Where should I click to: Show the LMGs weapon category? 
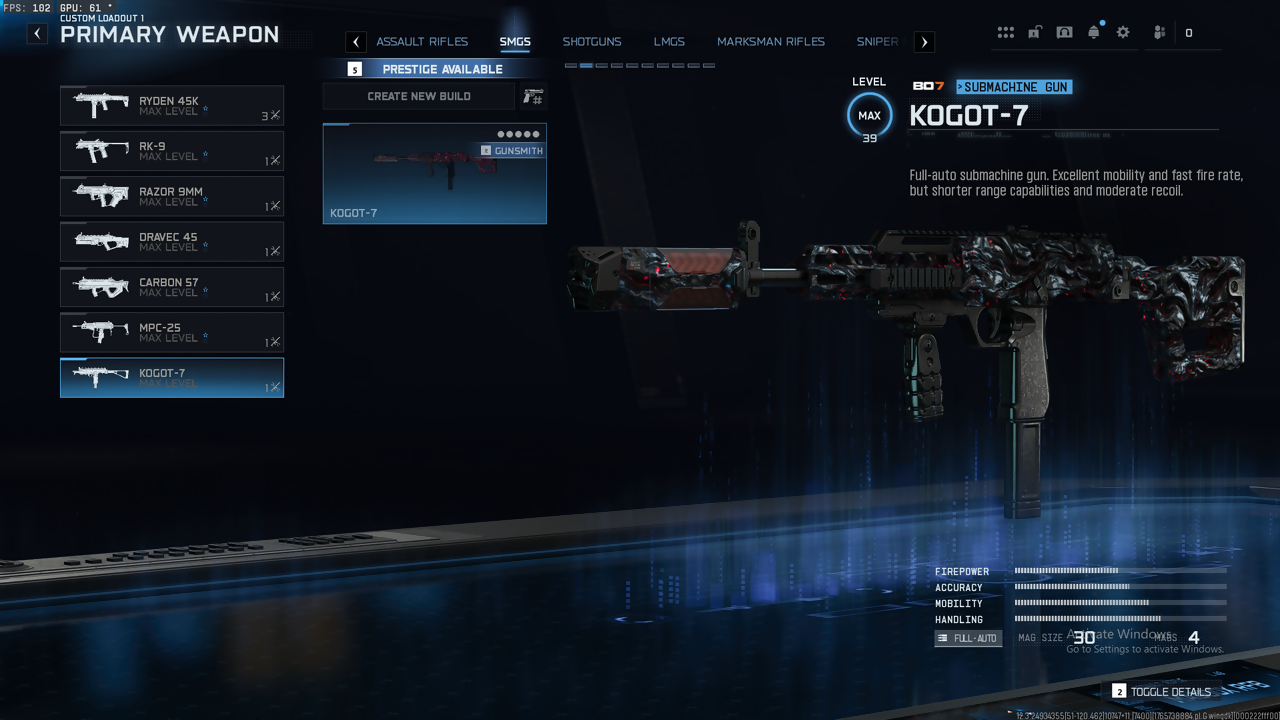click(x=669, y=42)
